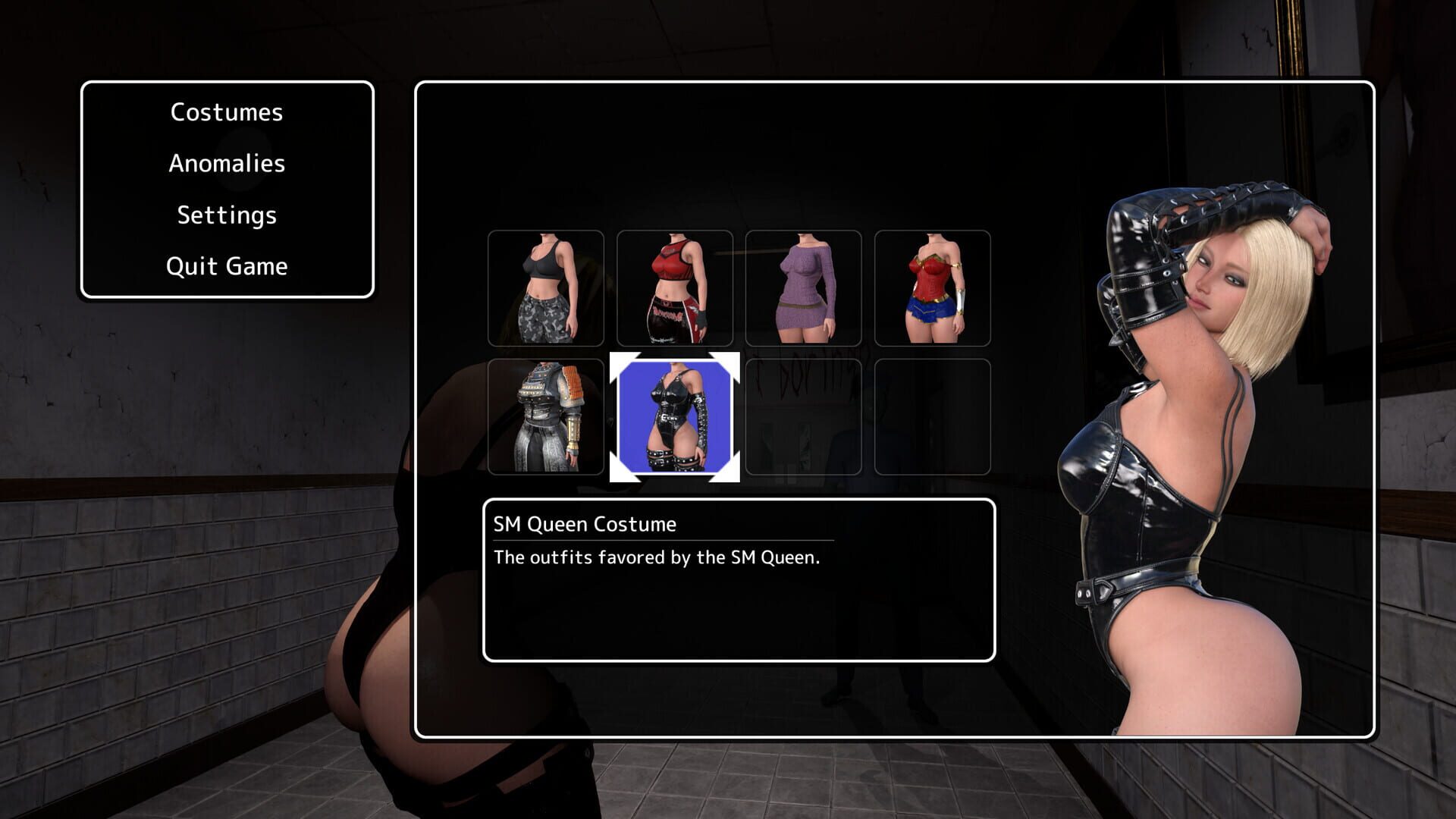Click the highlighted SM Queen costume icon

[675, 417]
